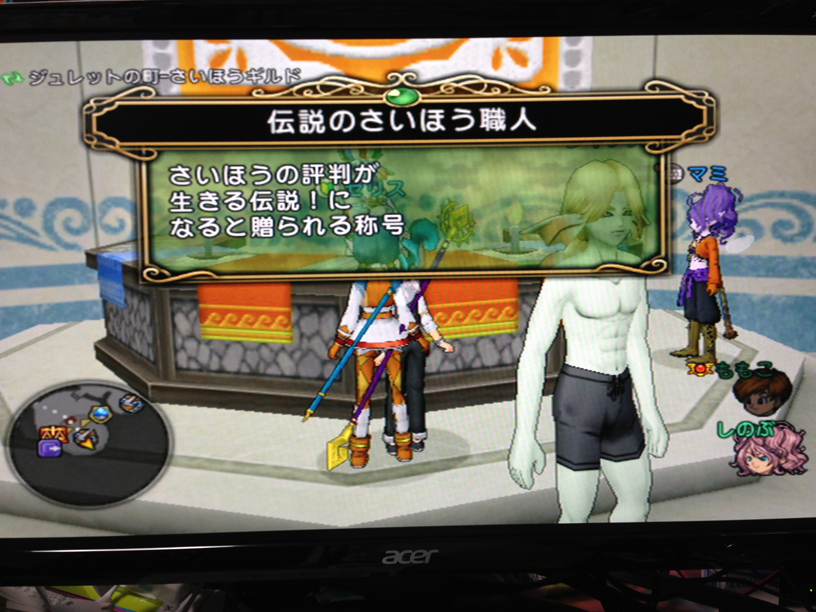Select the purple exit arrow marker on minimap
The width and height of the screenshot is (816, 612).
pos(49,448)
